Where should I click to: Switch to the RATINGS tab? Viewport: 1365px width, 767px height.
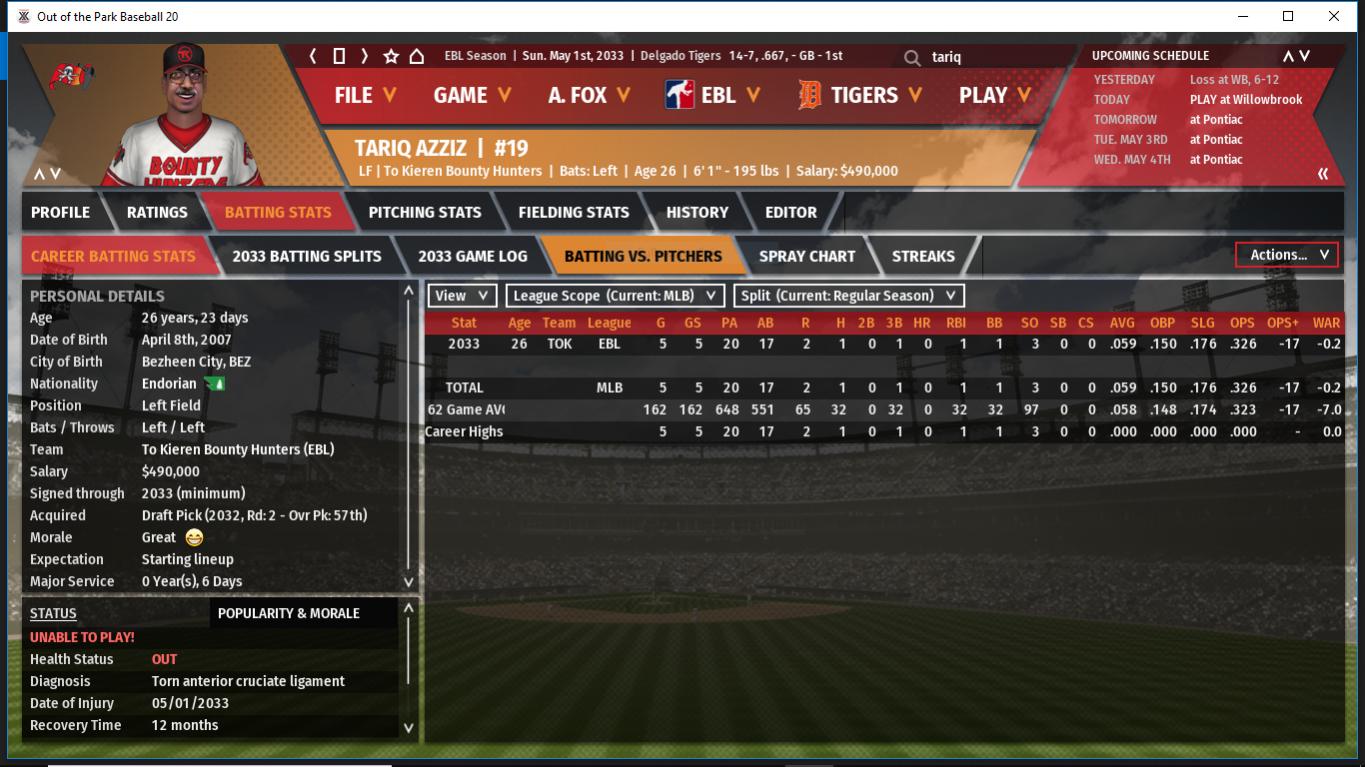pos(157,212)
